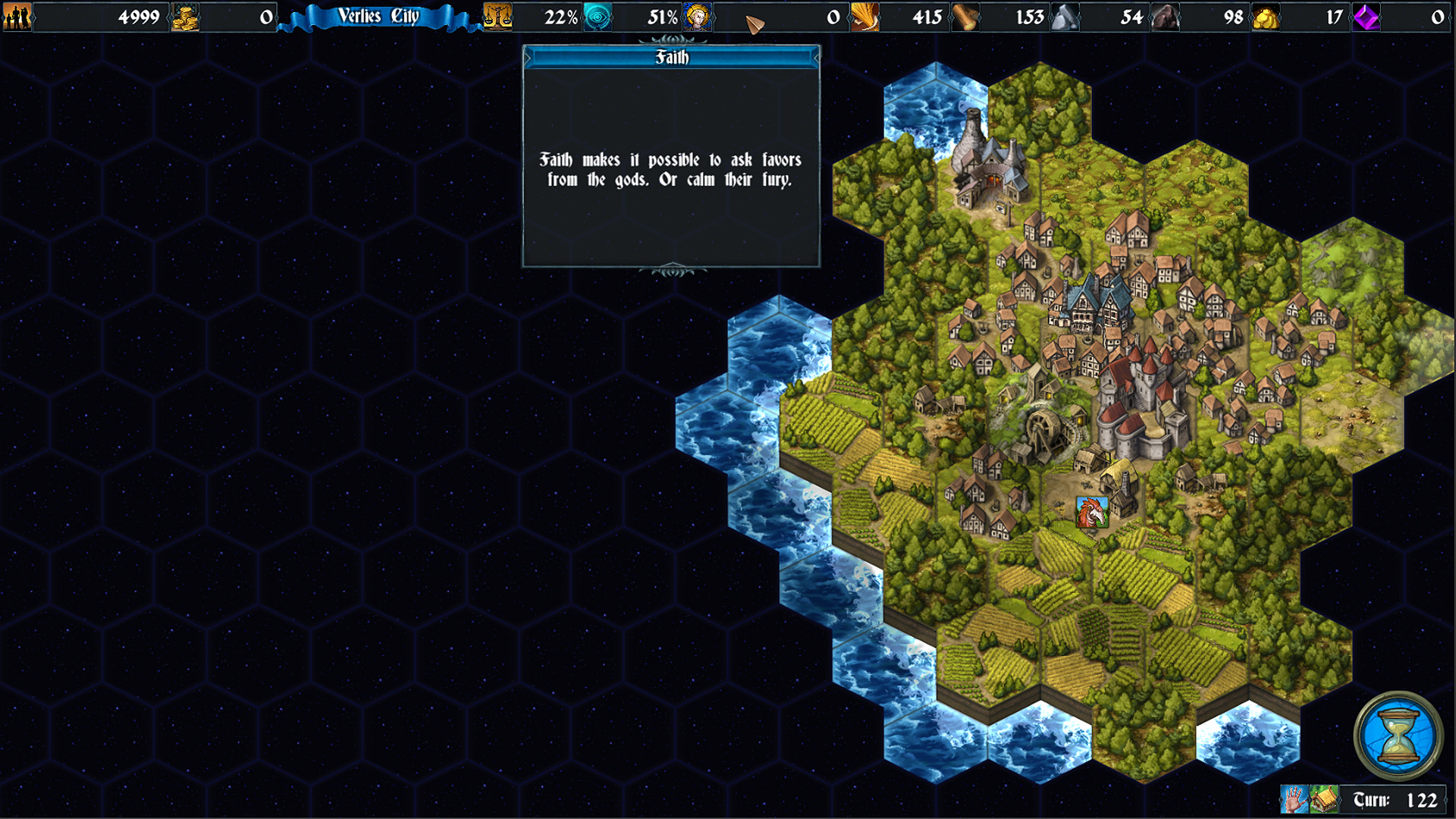The height and width of the screenshot is (819, 1456).
Task: Select the Faith icon next to 51%
Action: point(698,17)
